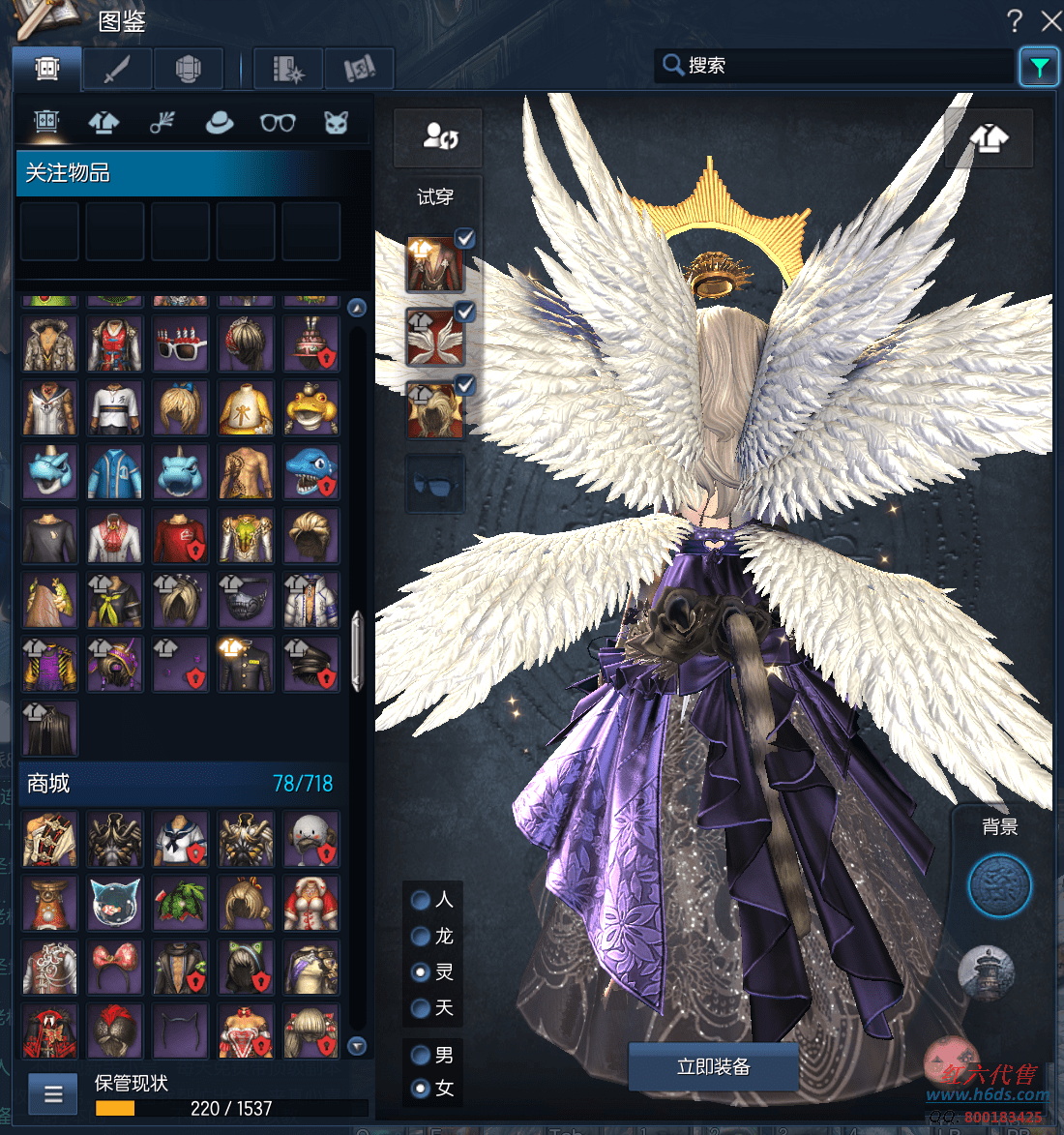Select the 男 male gender option
This screenshot has width=1064, height=1135.
click(x=421, y=1055)
